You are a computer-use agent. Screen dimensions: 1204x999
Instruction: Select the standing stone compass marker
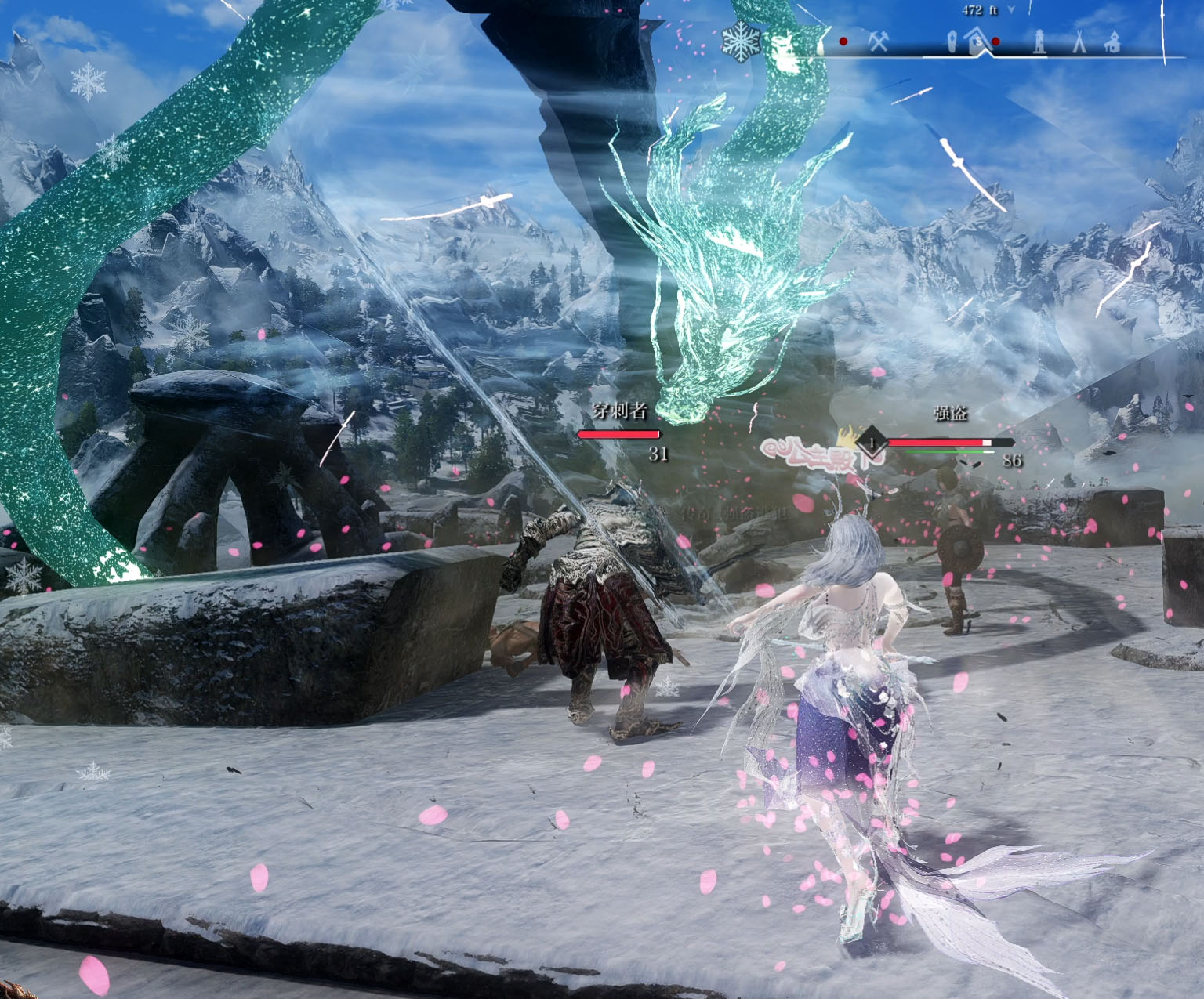(x=952, y=42)
